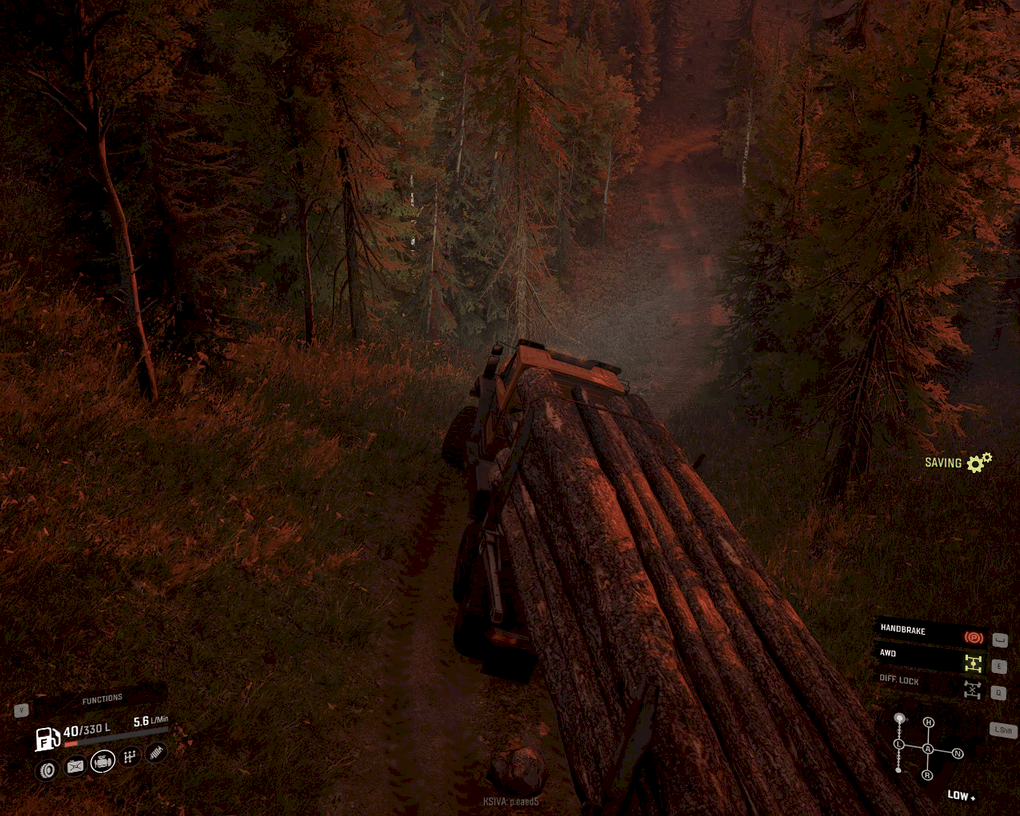The height and width of the screenshot is (816, 1020).
Task: Select the gearbox status icon
Action: point(130,757)
